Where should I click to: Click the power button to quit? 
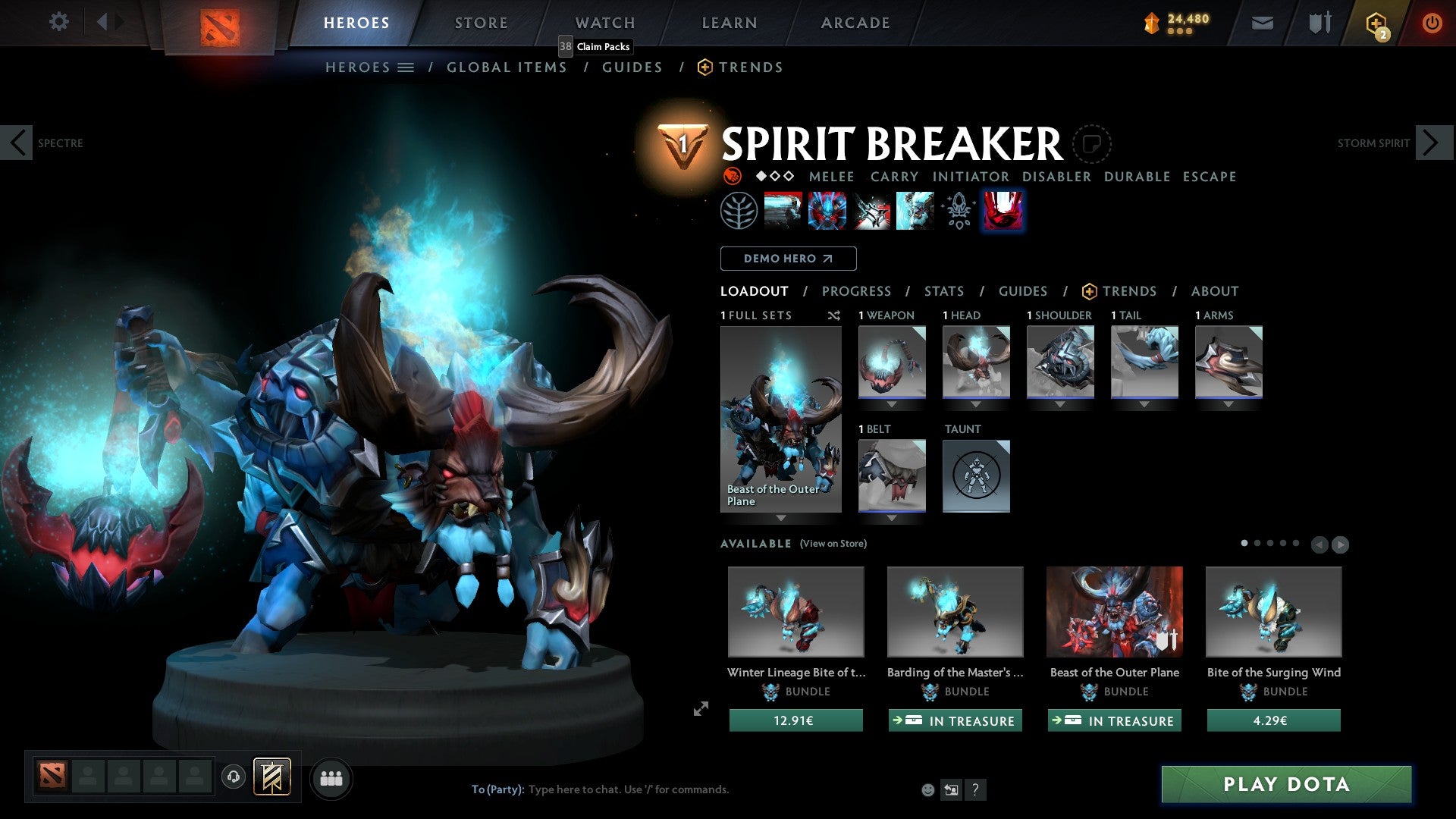pos(1432,22)
